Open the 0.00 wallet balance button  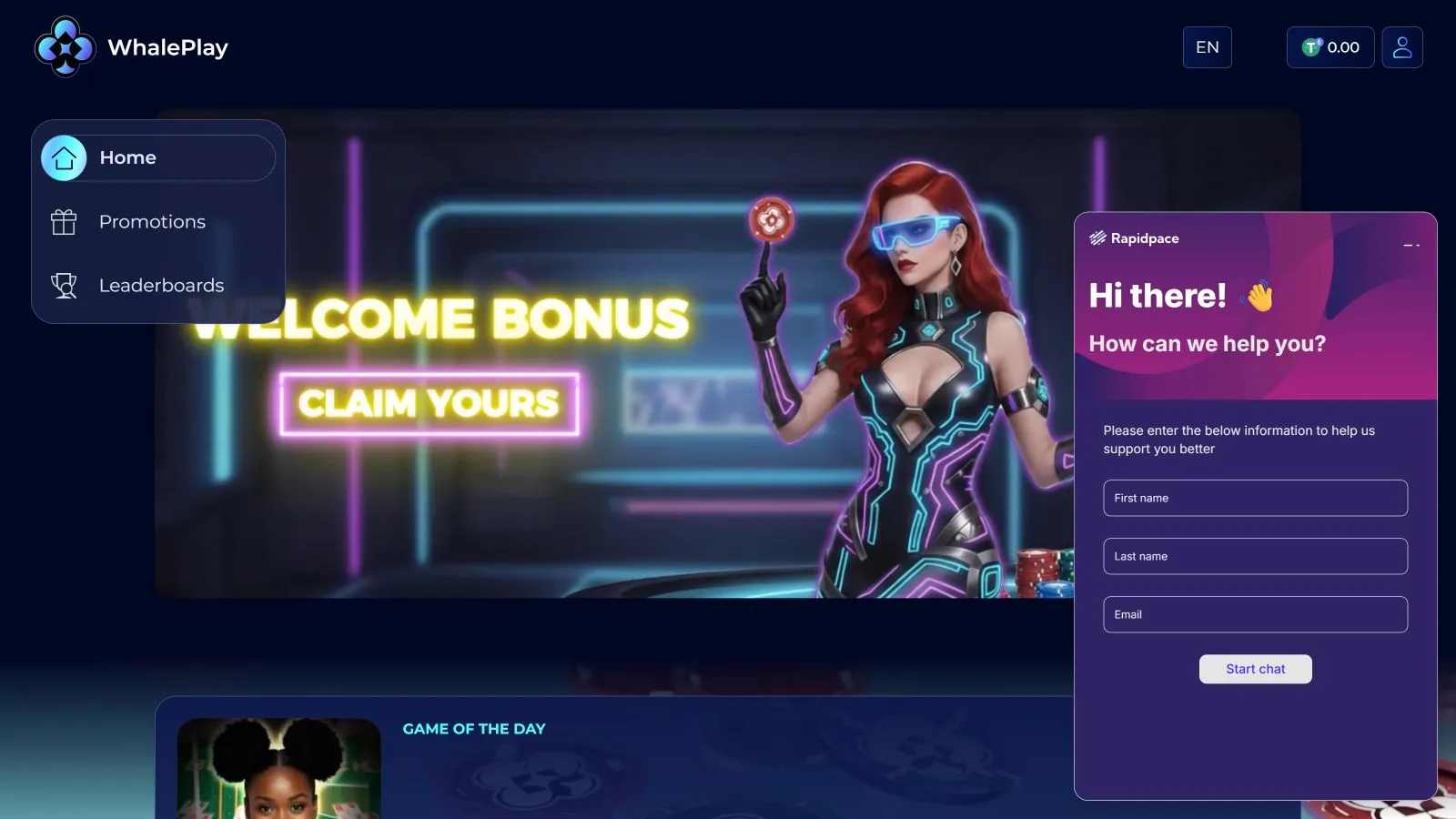pyautogui.click(x=1330, y=47)
